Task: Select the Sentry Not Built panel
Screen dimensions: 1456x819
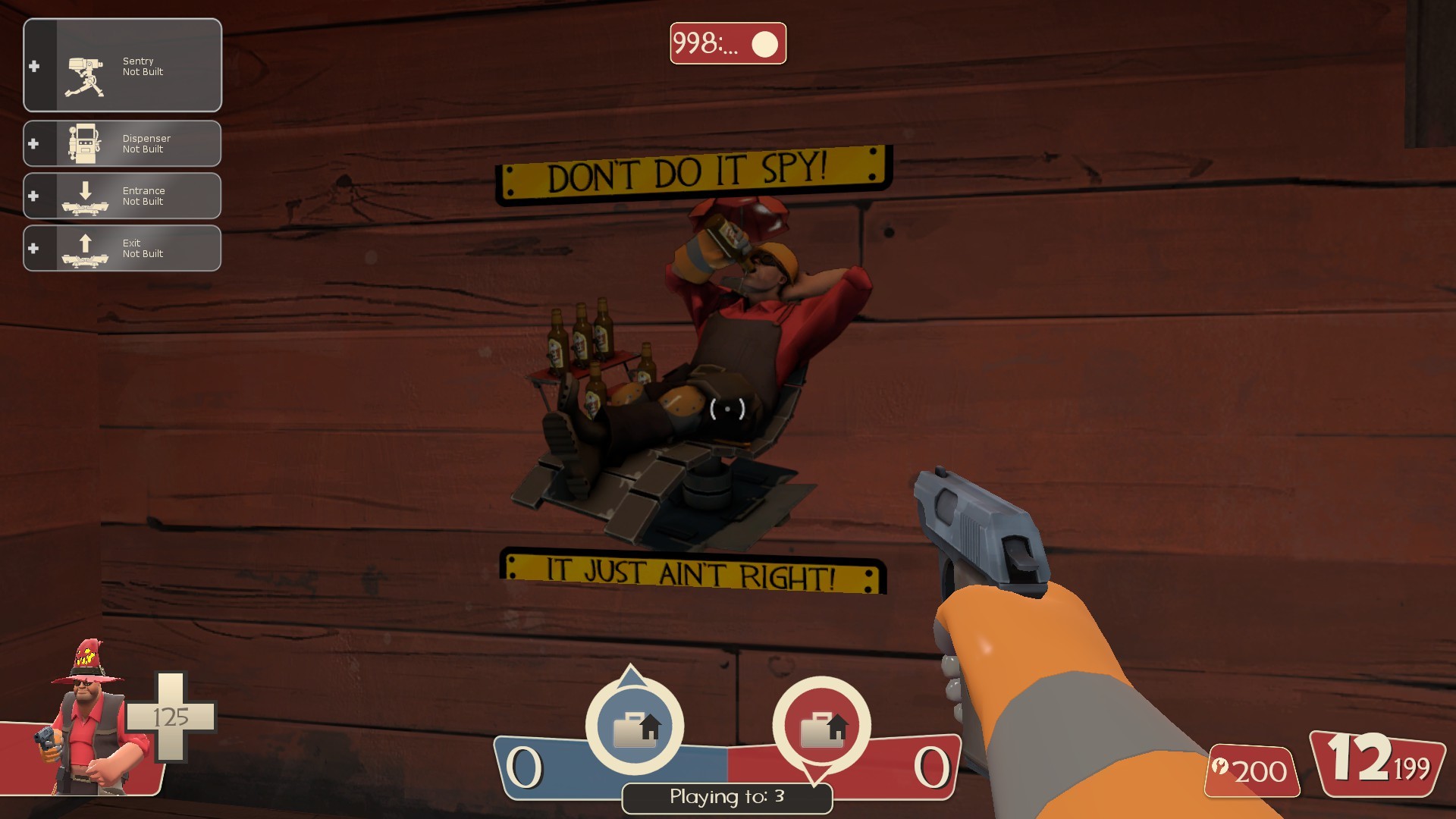Action: pos(144,66)
